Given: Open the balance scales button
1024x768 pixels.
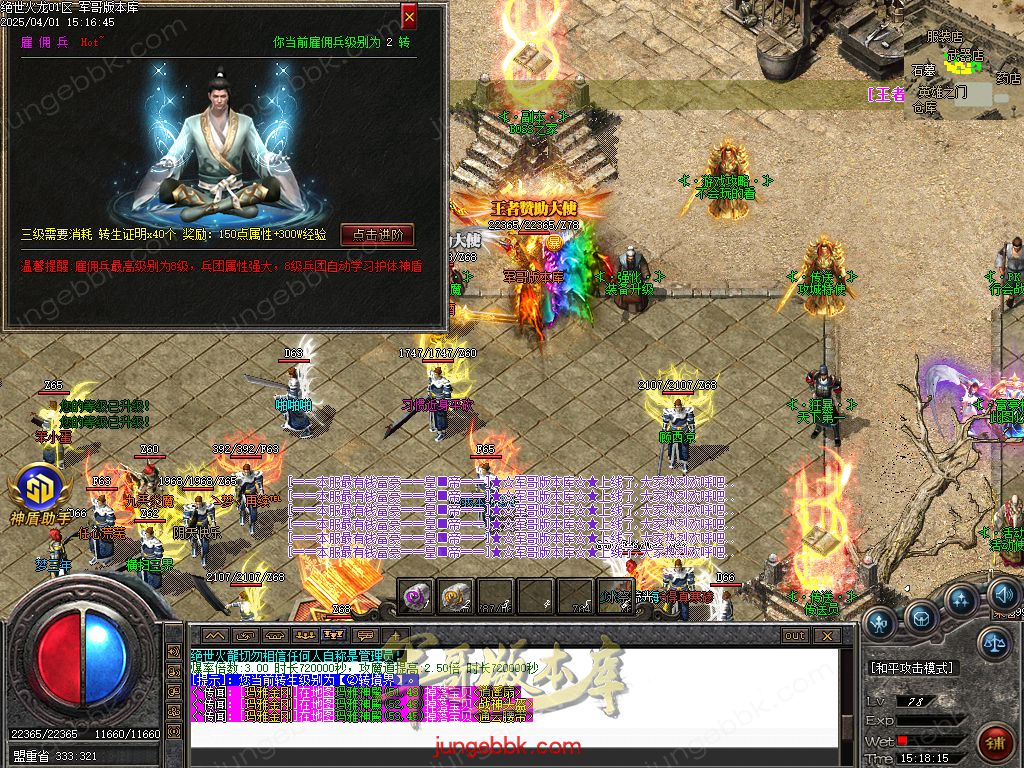Looking at the screenshot, I should point(994,643).
